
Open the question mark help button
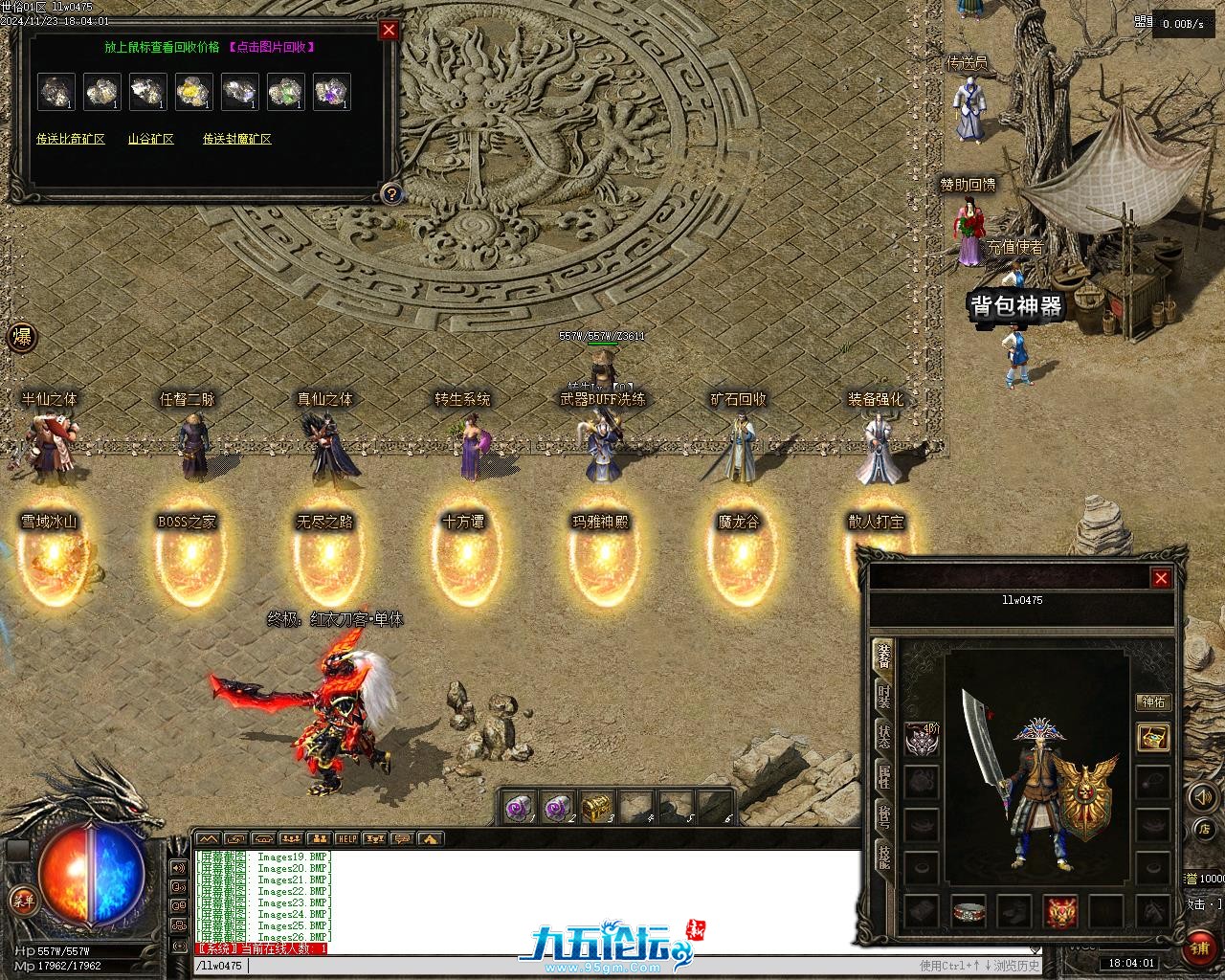pyautogui.click(x=390, y=194)
